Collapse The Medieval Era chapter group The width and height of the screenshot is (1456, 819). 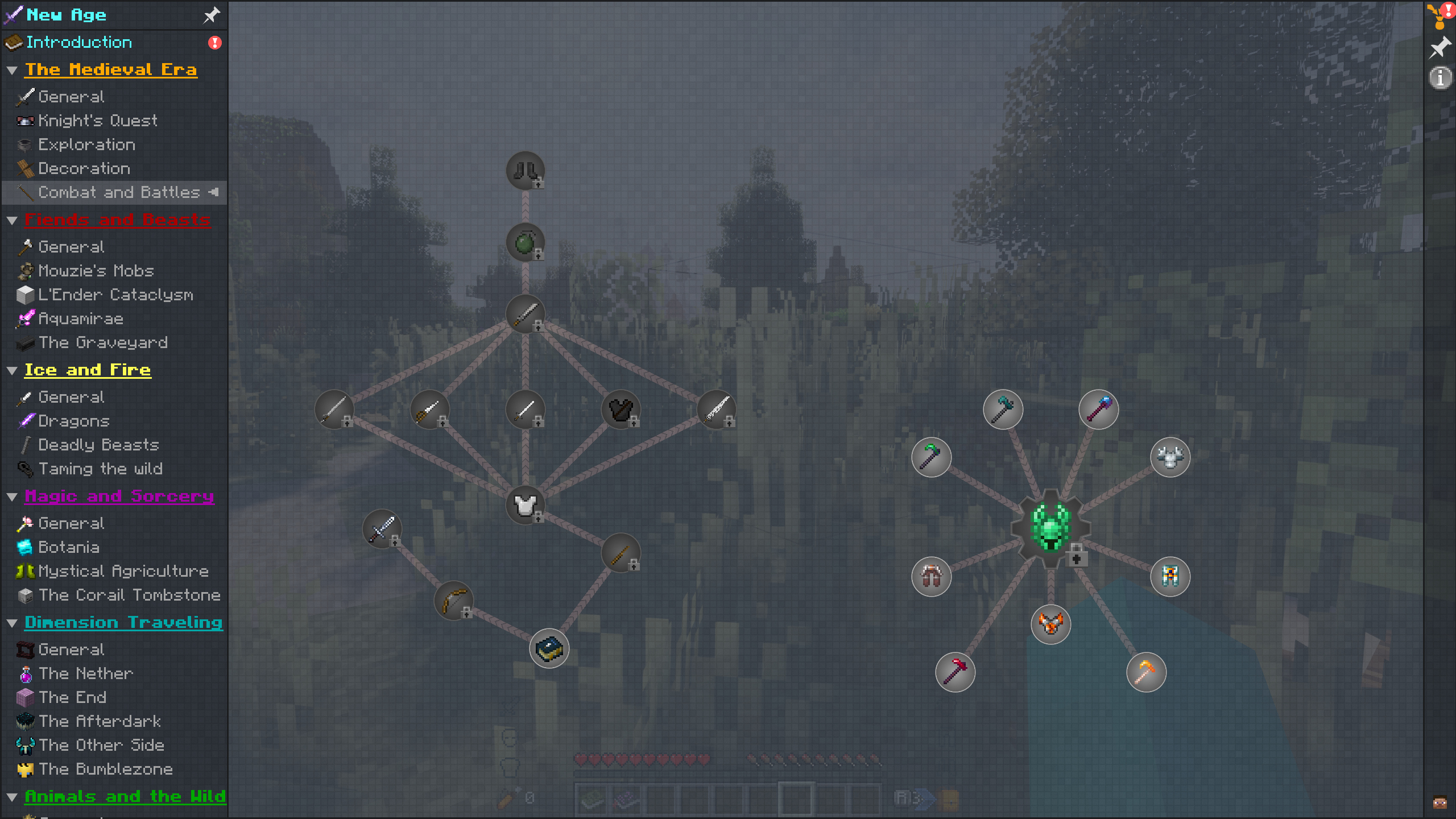12,69
